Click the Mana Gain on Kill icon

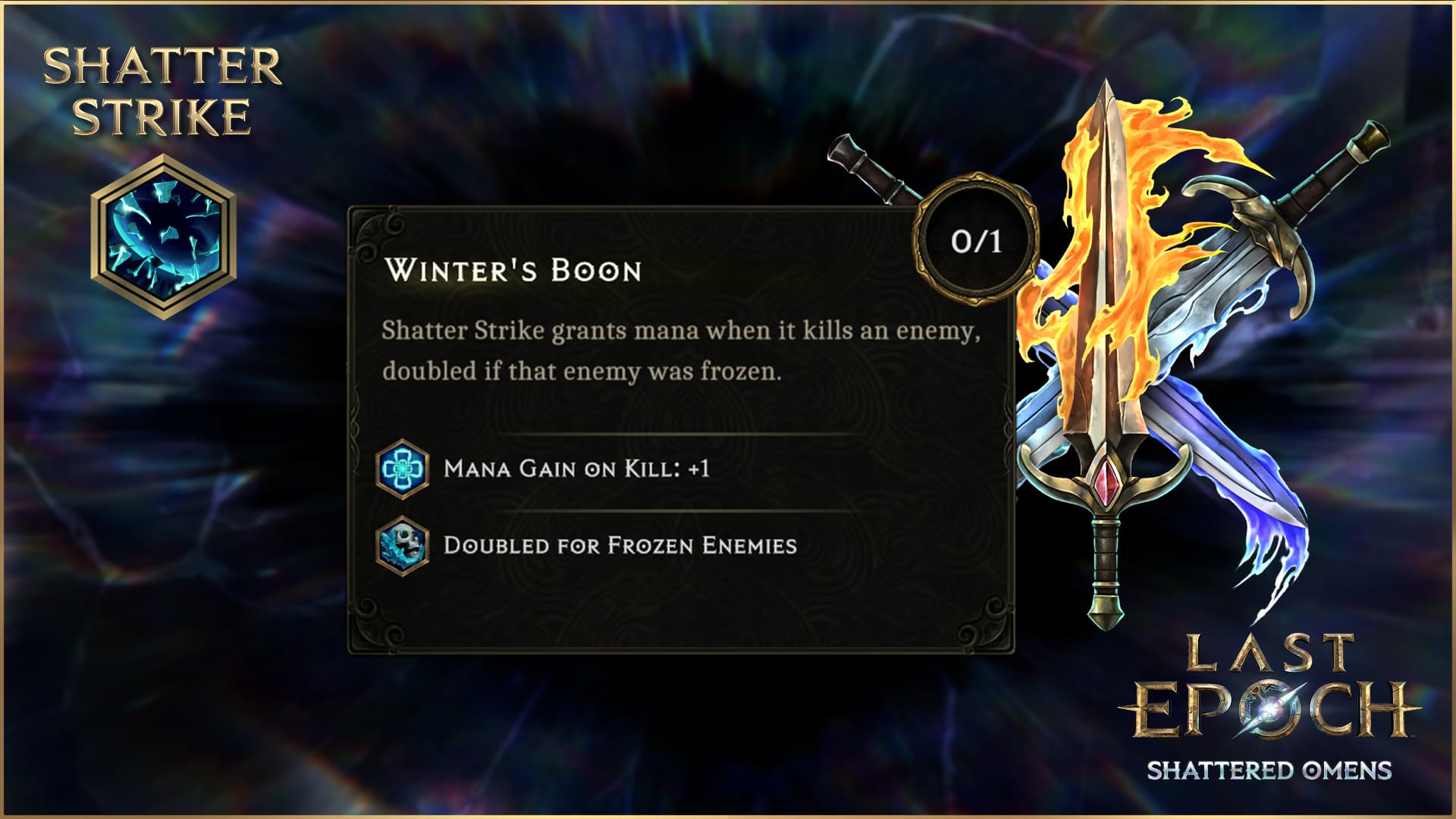403,469
